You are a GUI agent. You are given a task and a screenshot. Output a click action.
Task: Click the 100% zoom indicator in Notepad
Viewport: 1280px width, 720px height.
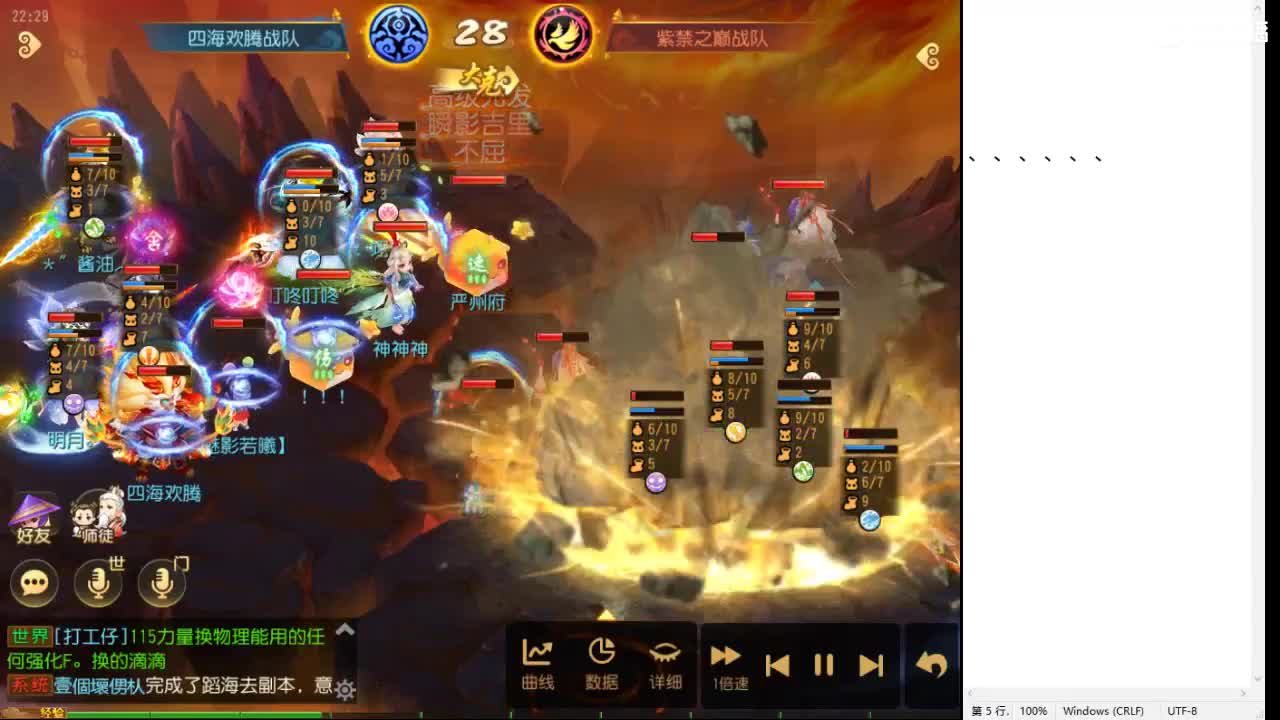(x=1032, y=711)
